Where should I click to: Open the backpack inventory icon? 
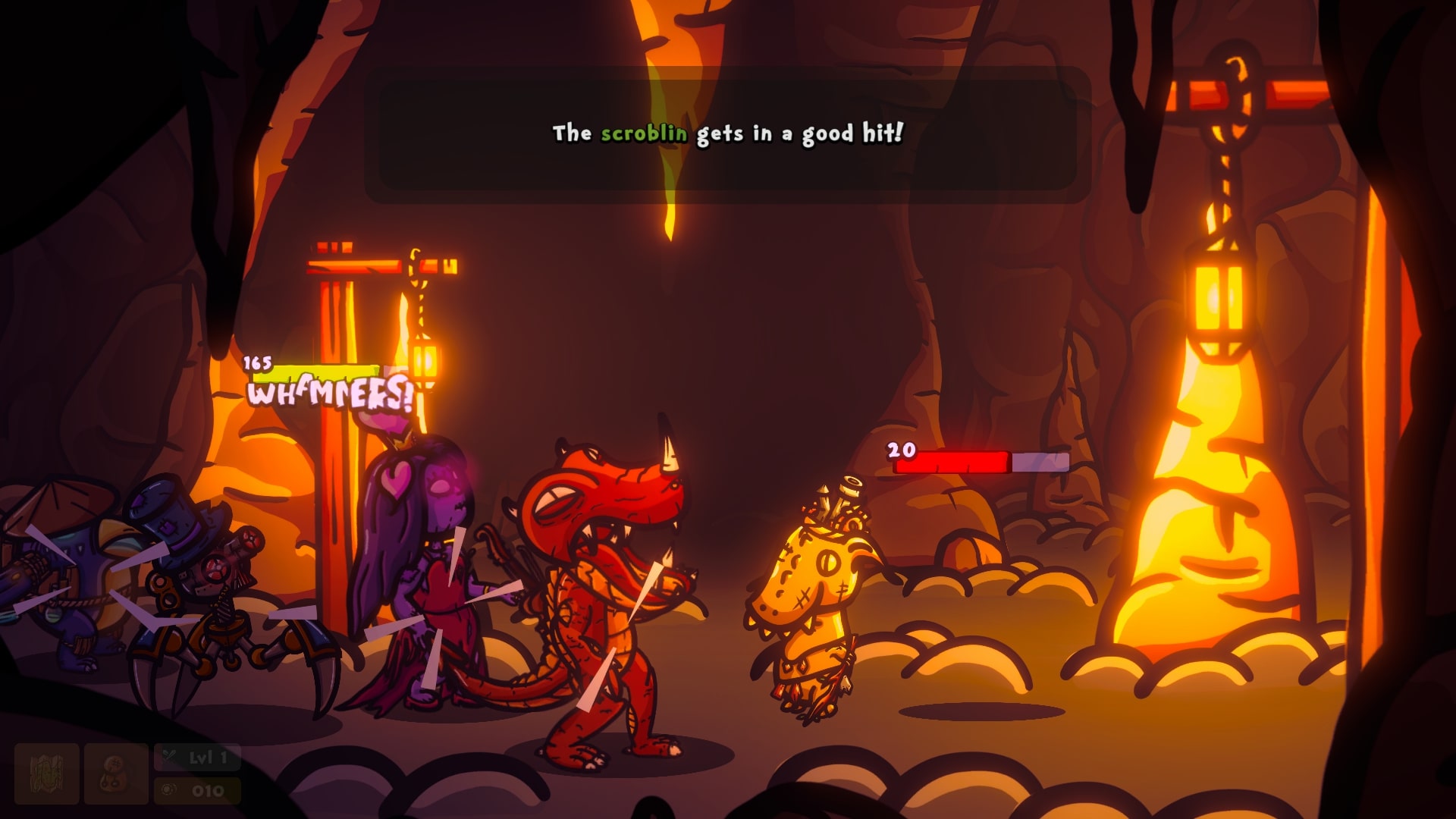(x=116, y=773)
